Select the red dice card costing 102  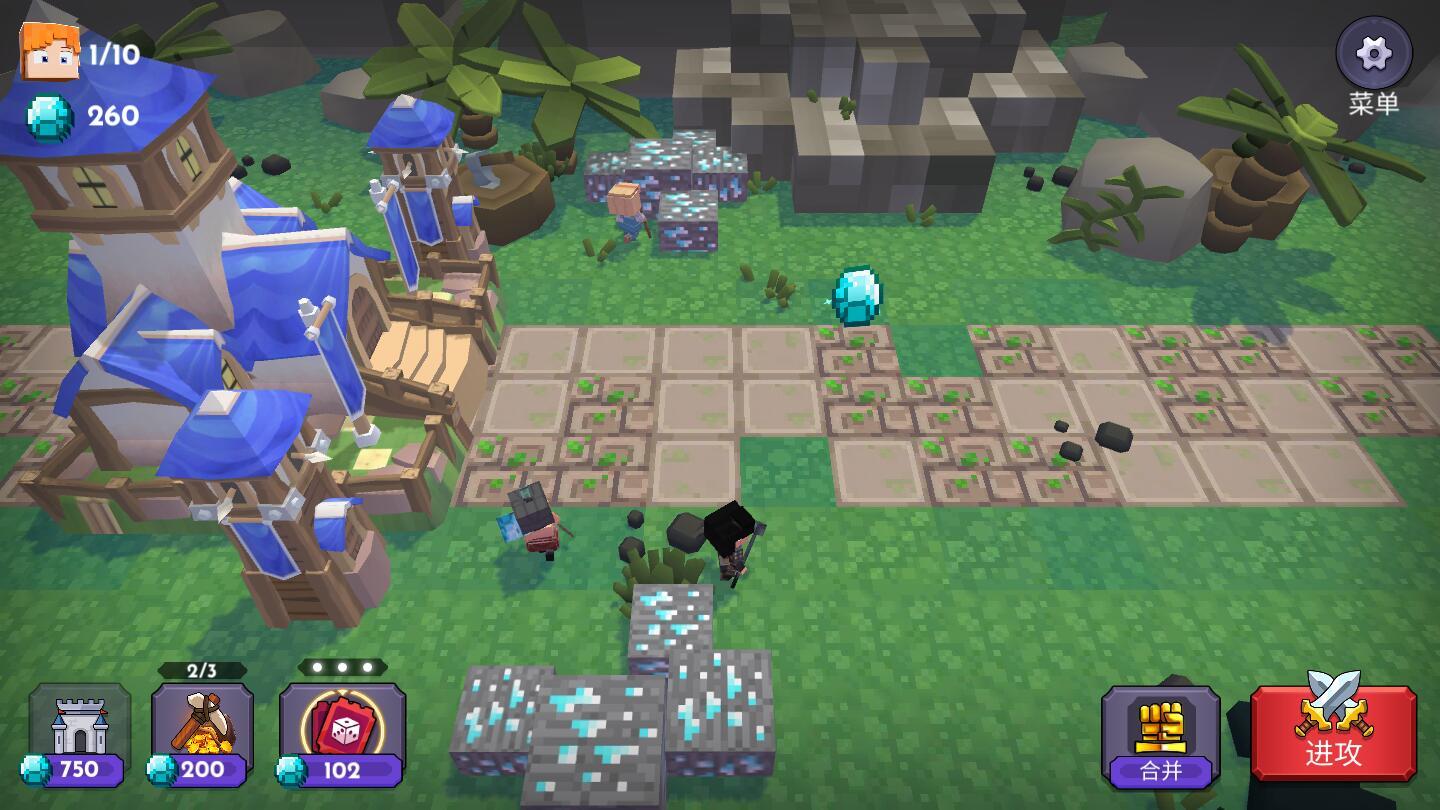tap(342, 735)
